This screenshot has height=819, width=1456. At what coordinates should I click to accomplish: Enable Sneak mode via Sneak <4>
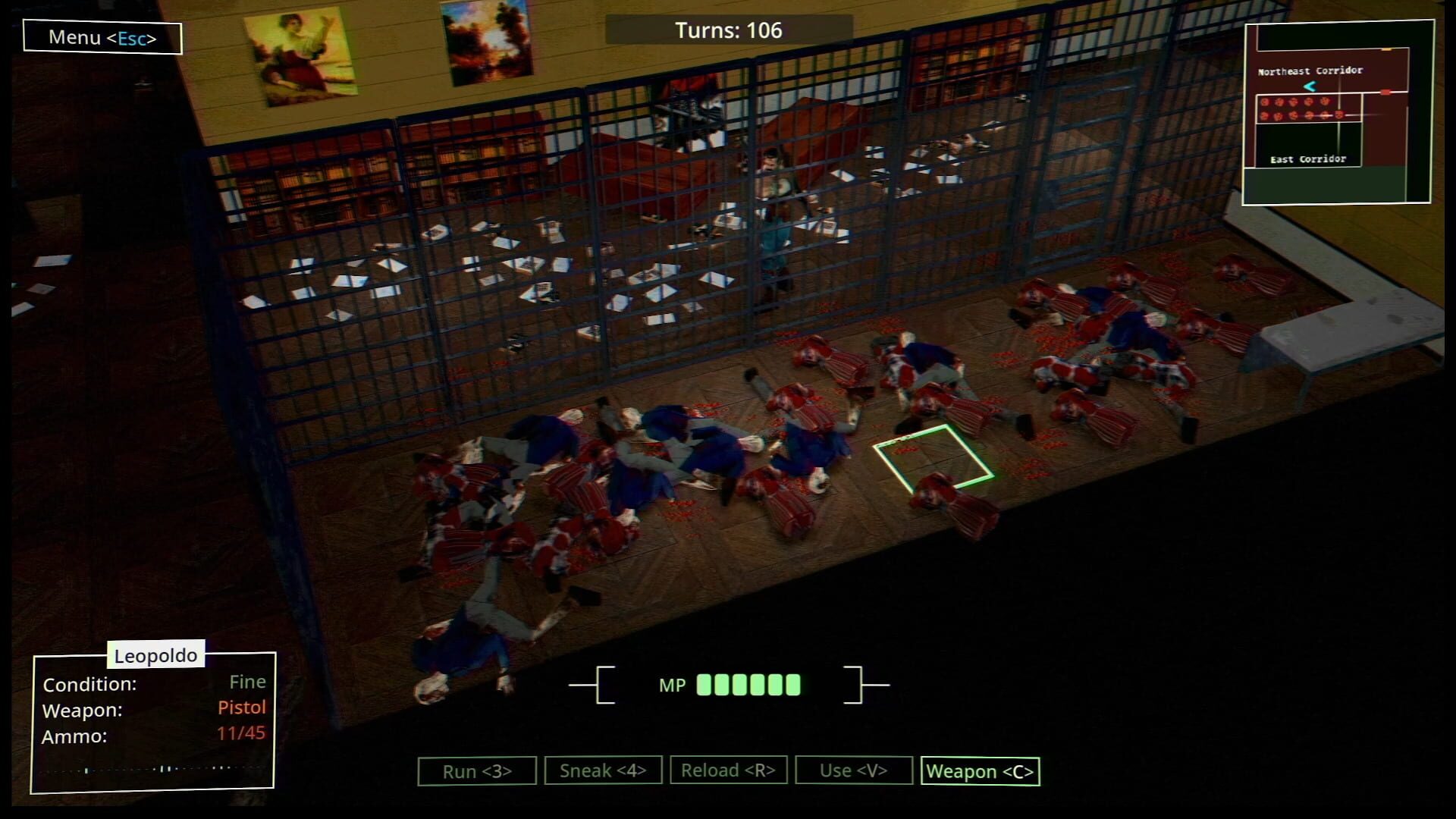click(x=603, y=770)
